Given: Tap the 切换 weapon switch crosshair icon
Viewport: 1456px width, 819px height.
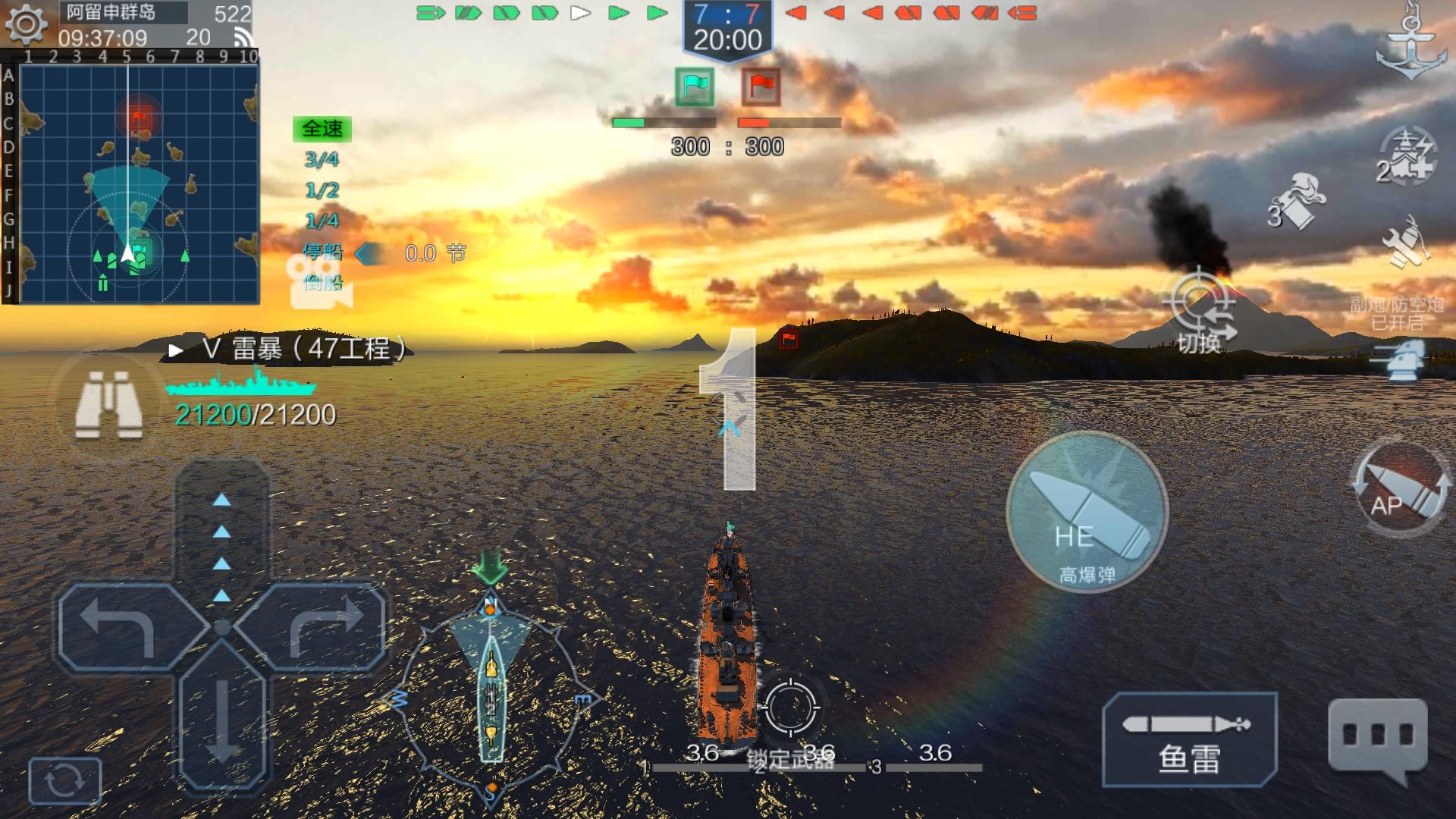Looking at the screenshot, I should click(1198, 303).
